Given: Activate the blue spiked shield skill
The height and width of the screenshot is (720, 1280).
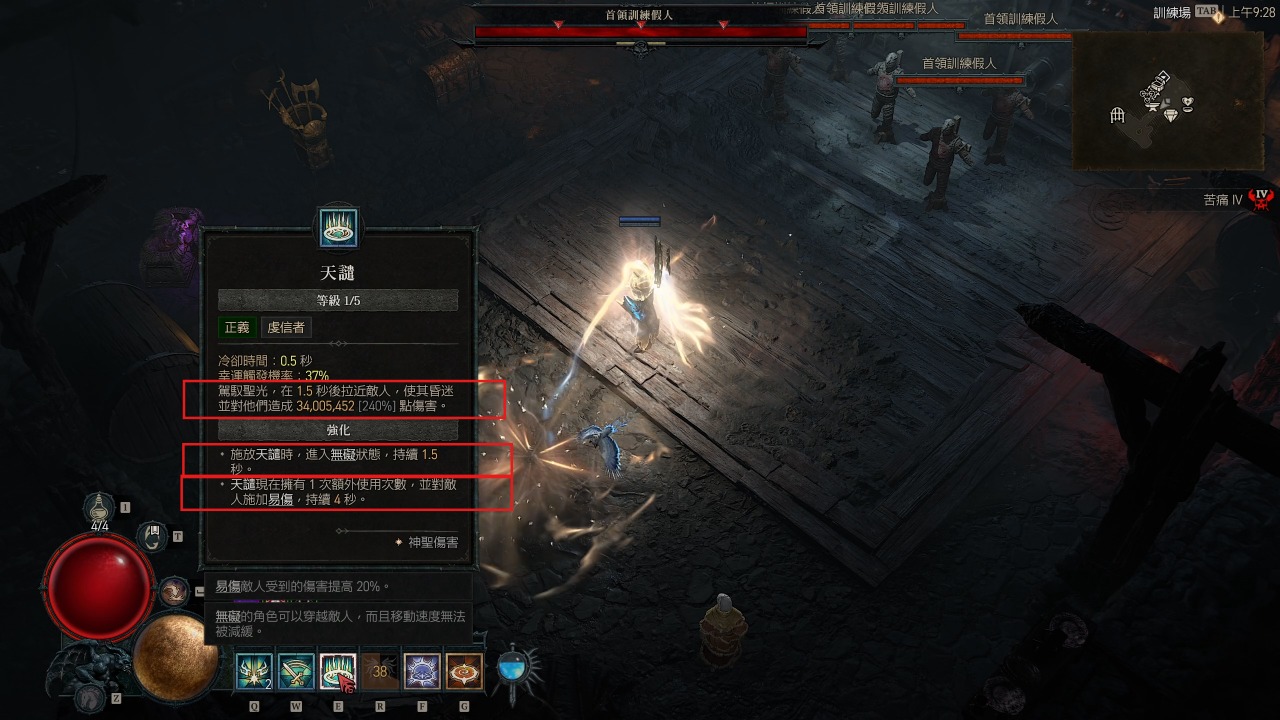Looking at the screenshot, I should (422, 671).
